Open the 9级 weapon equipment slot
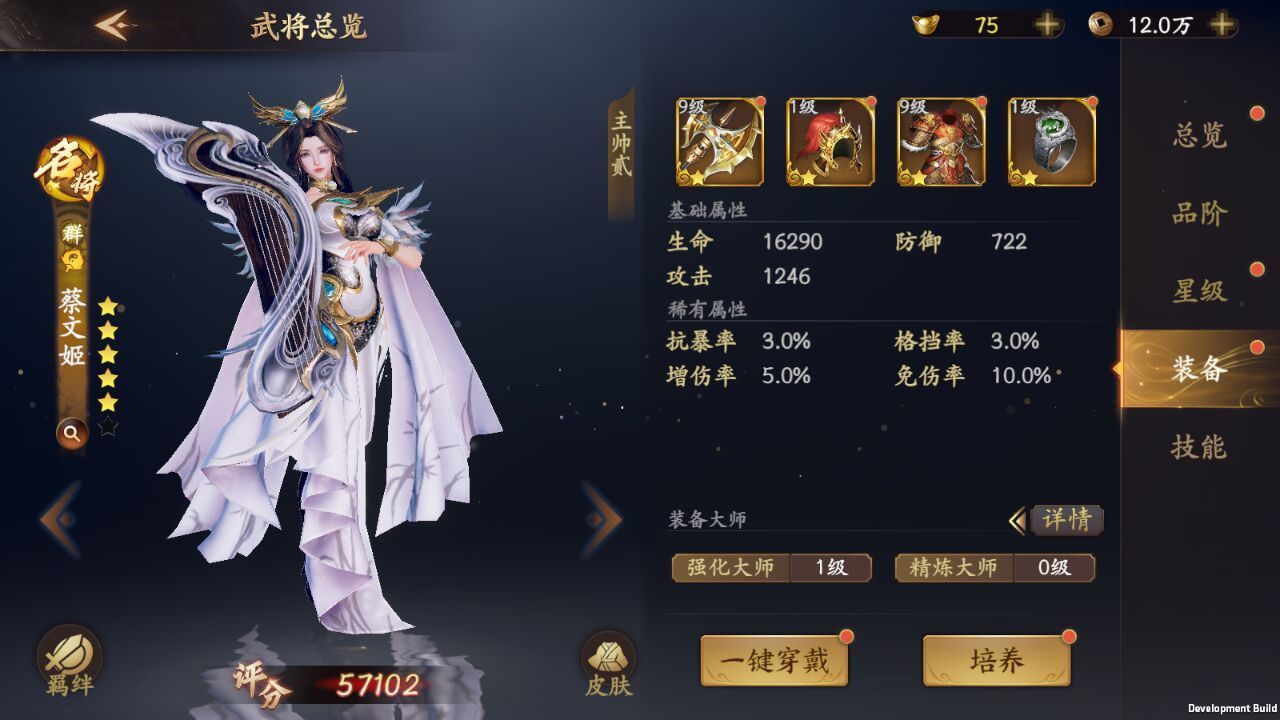Image resolution: width=1280 pixels, height=720 pixels. (720, 143)
